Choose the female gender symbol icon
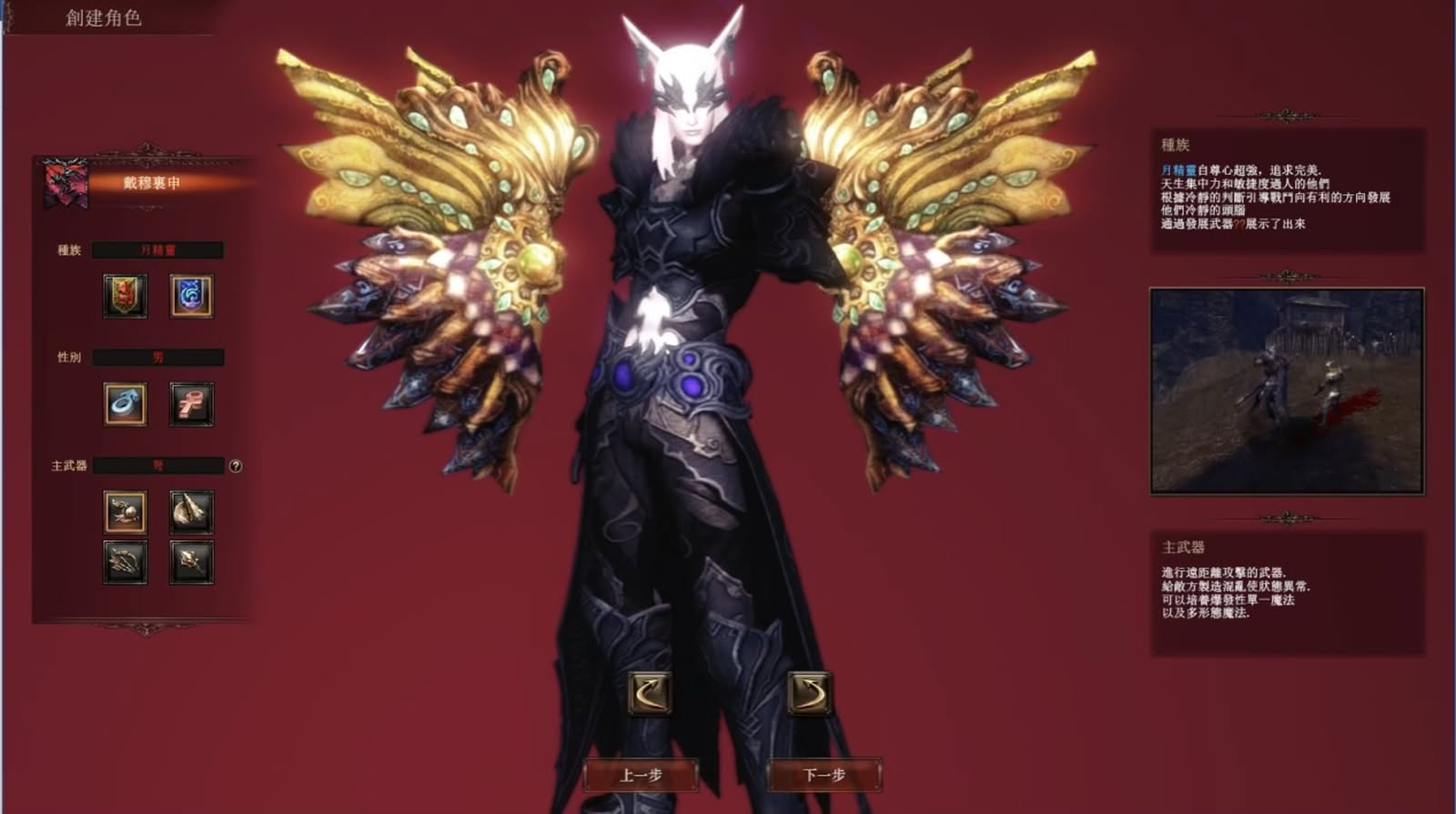This screenshot has width=1456, height=814. tap(191, 404)
